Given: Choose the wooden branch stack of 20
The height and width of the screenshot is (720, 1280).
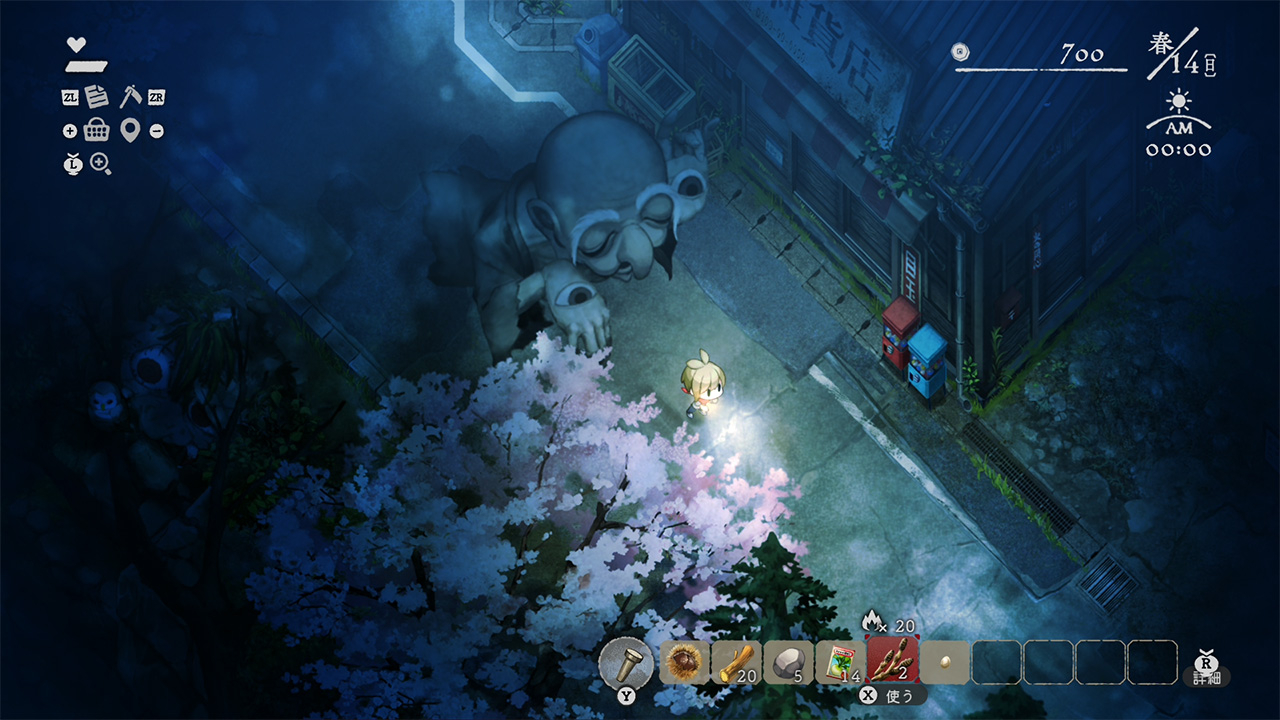Looking at the screenshot, I should click(737, 662).
